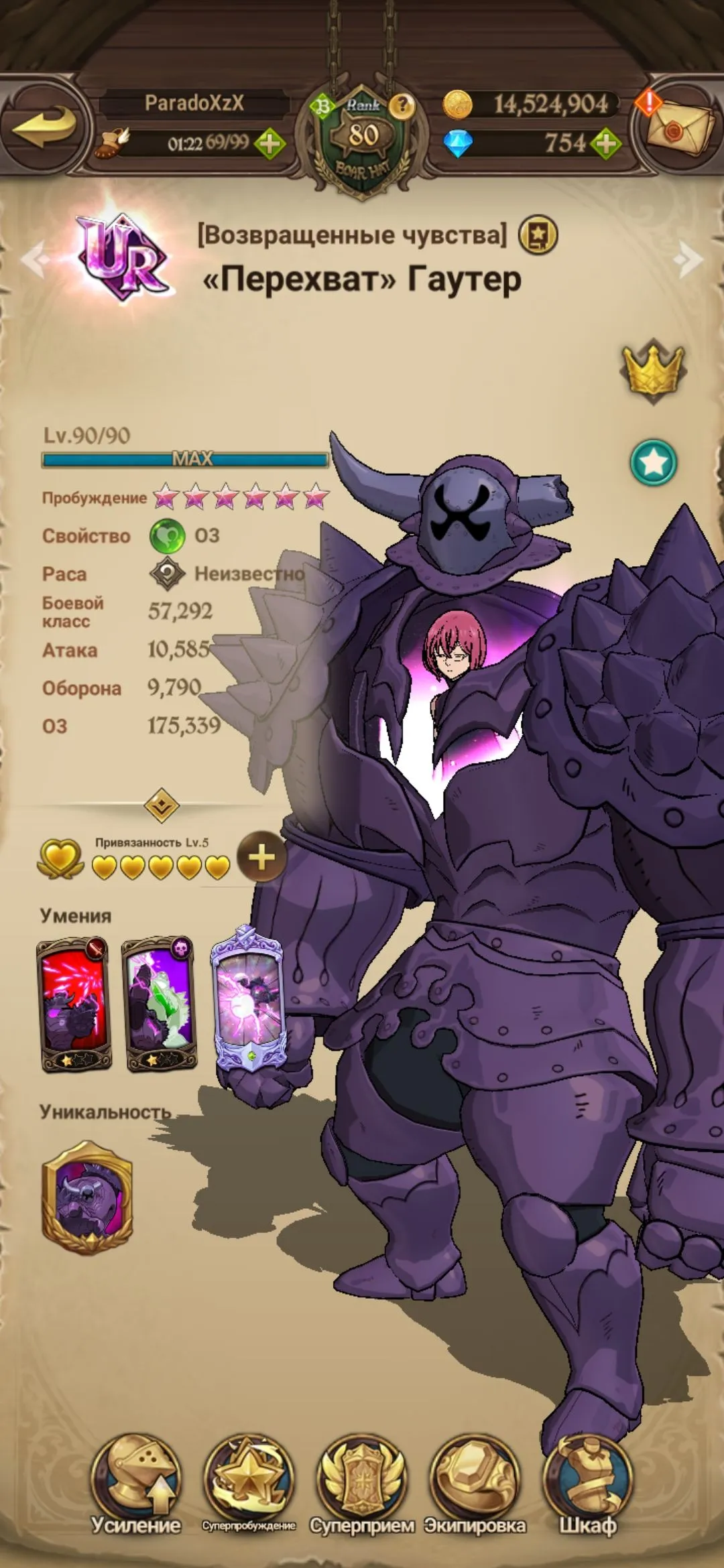Screen dimensions: 724x1568
Task: Open the hero book icon beside title
Action: click(x=538, y=235)
